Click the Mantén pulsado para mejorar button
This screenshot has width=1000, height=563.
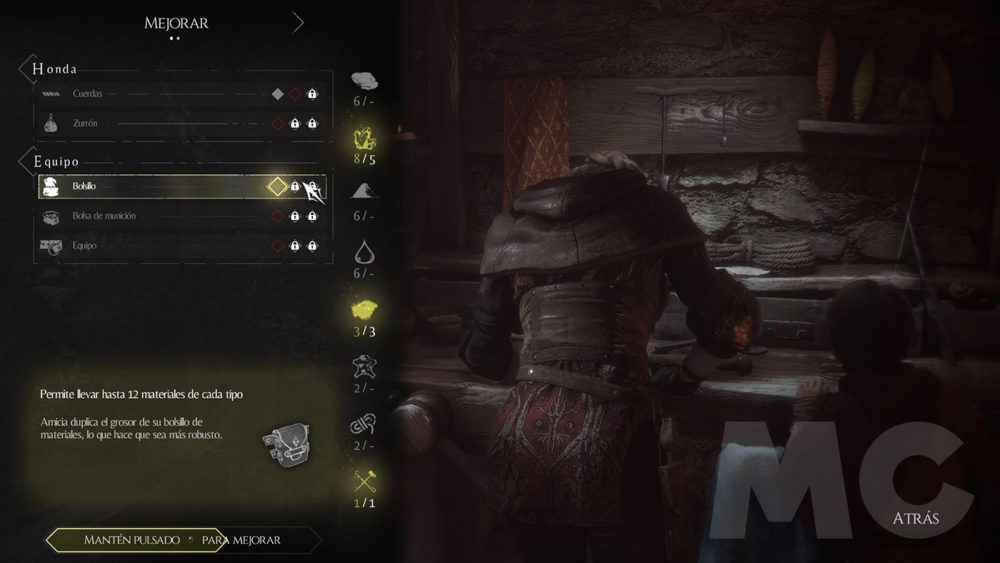(x=183, y=540)
